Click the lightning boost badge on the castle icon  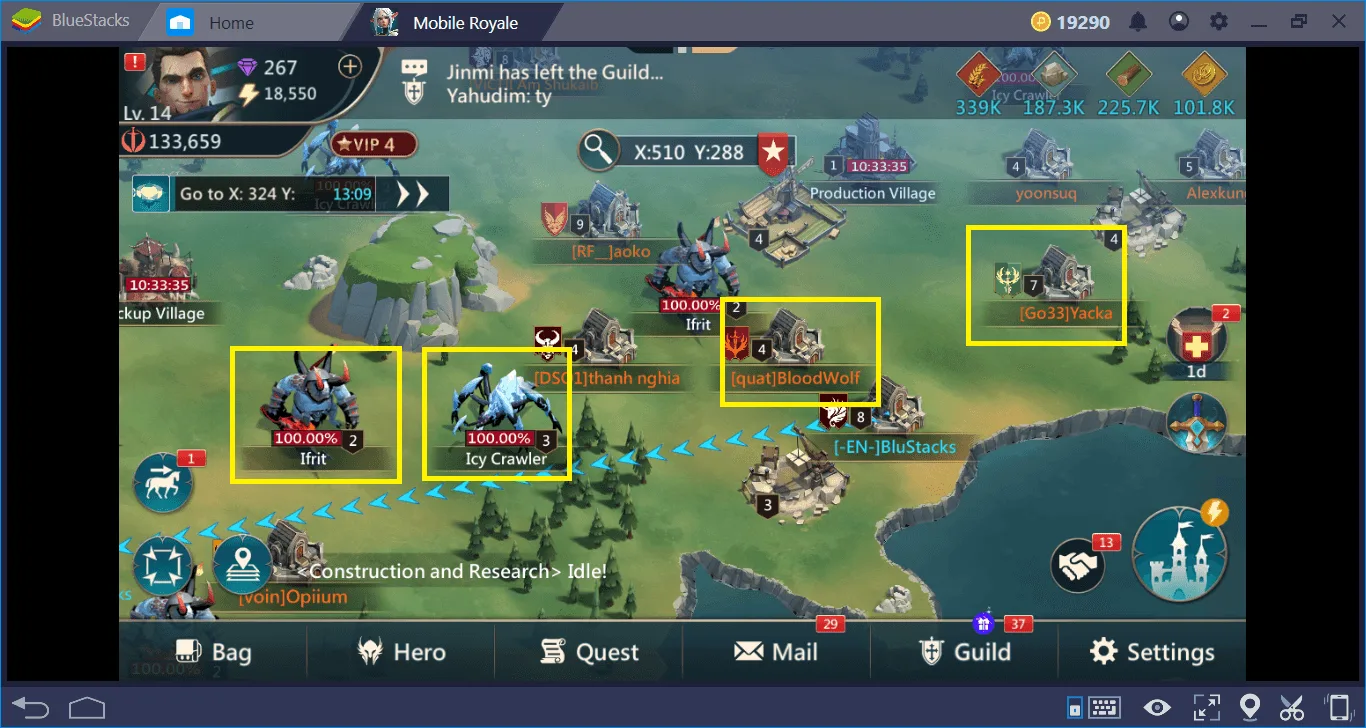point(1216,512)
